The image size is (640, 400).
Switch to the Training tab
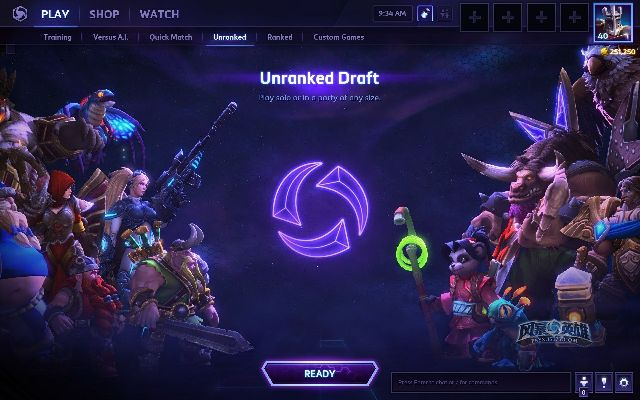(57, 37)
